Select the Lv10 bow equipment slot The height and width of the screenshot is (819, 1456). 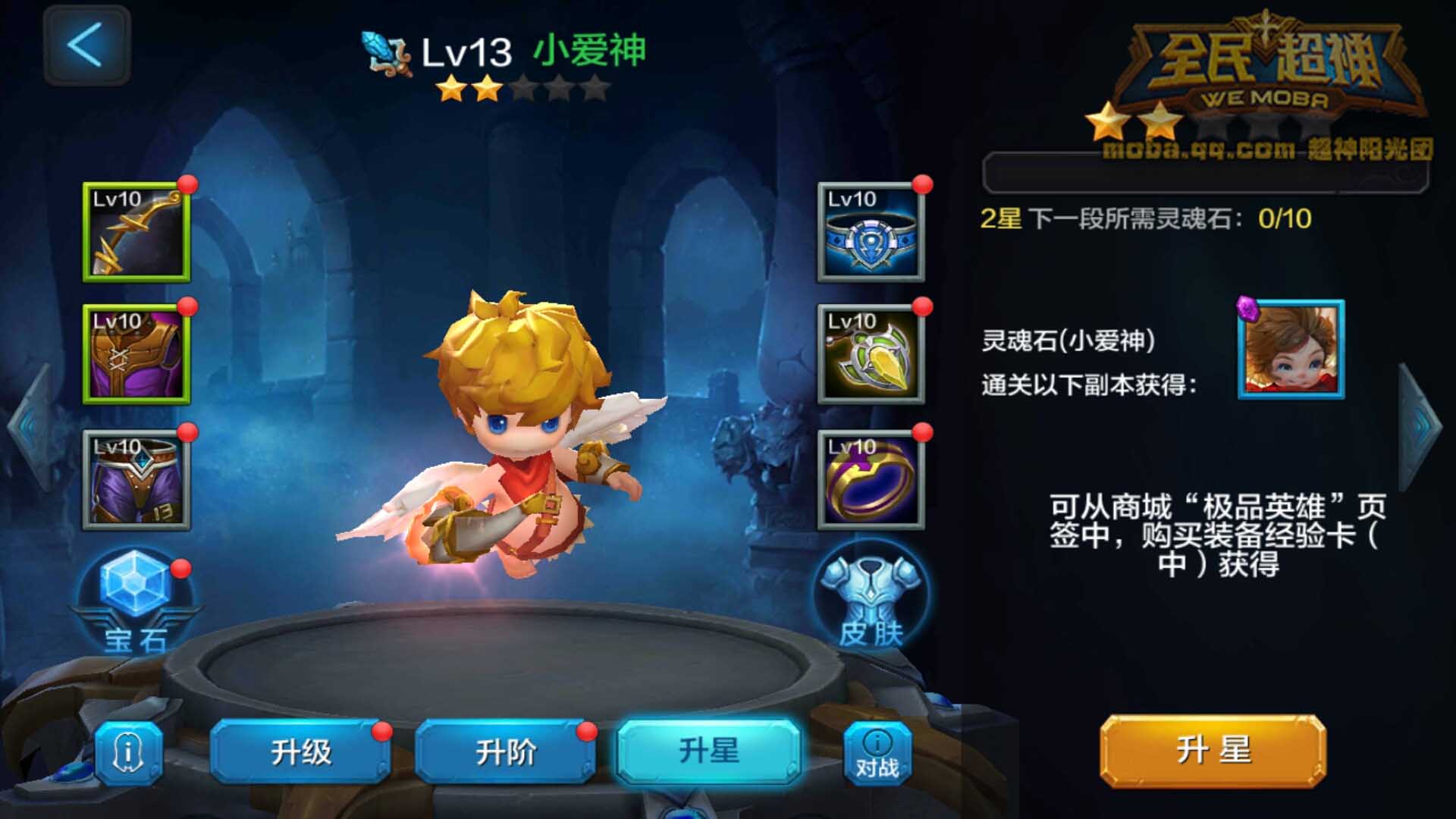coord(135,231)
